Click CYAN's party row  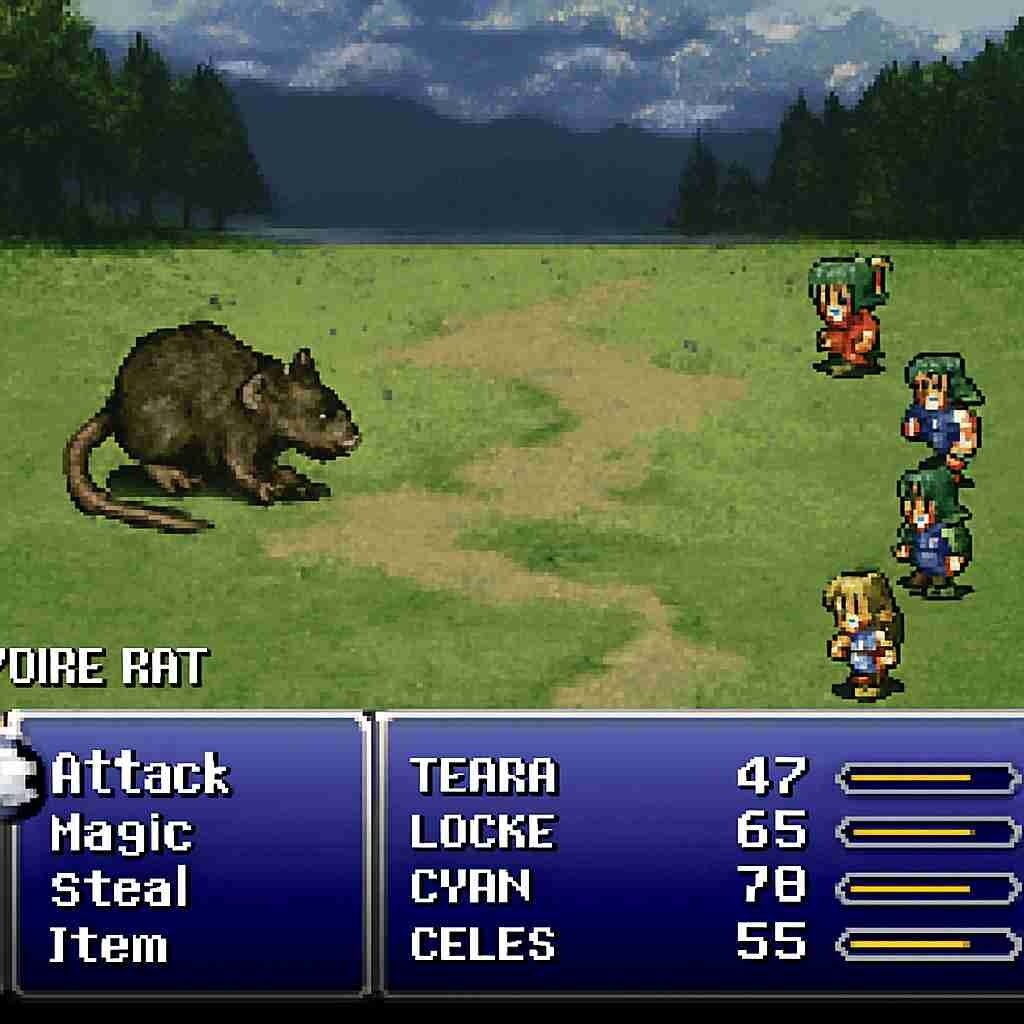point(470,887)
